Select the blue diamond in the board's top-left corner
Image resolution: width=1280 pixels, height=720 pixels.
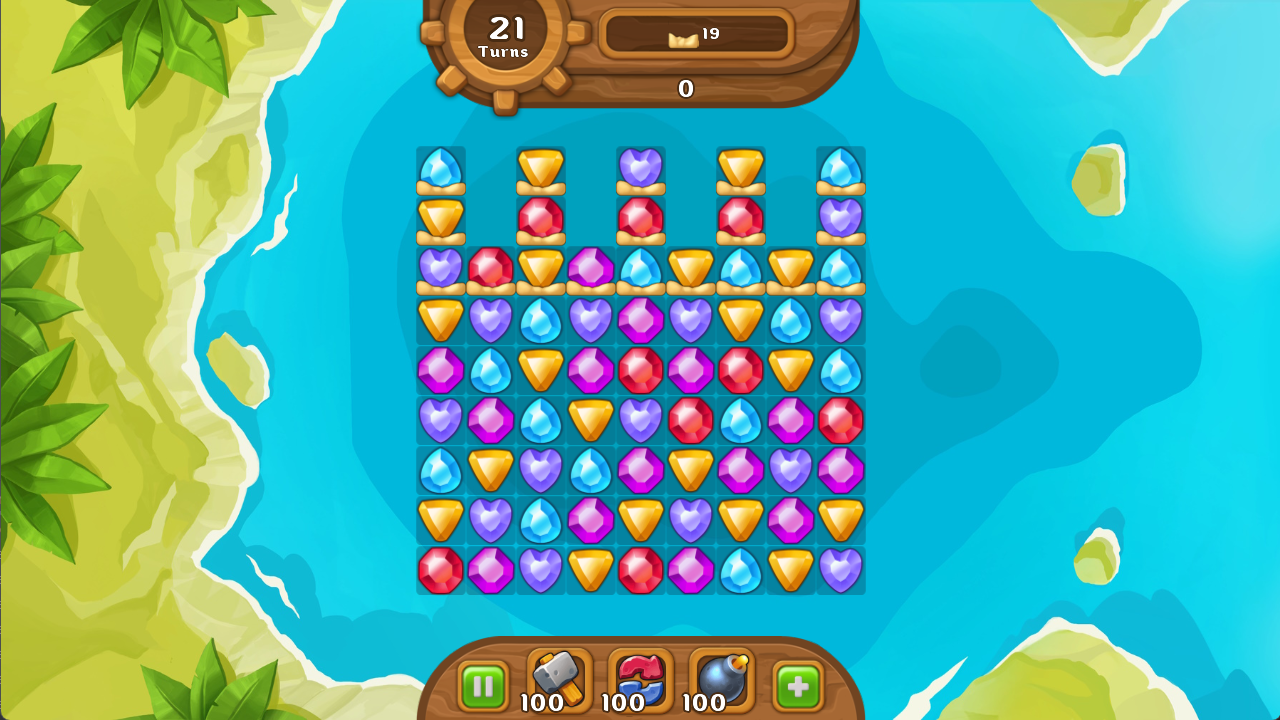(x=440, y=170)
